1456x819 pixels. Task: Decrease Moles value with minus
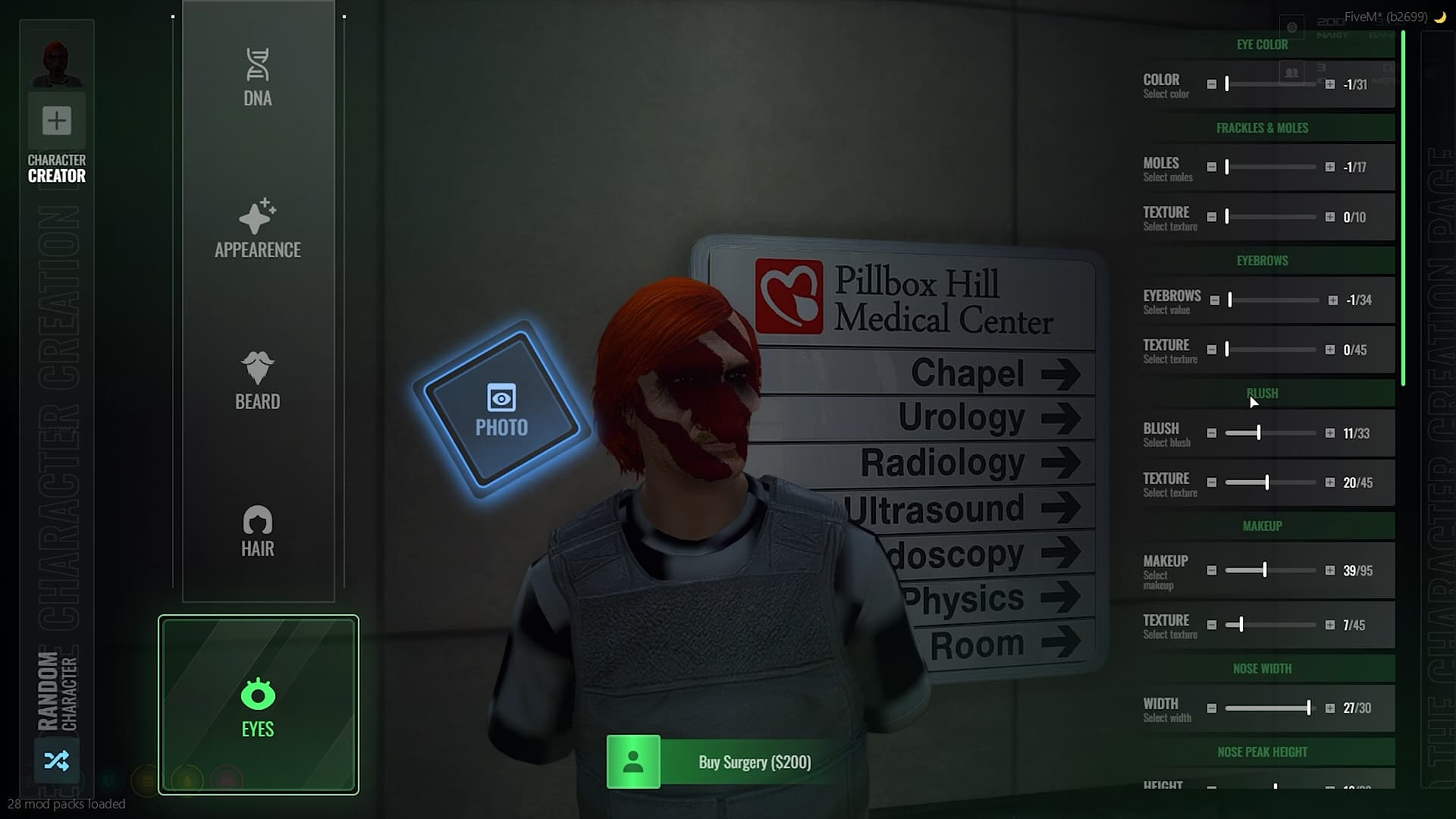[1212, 167]
